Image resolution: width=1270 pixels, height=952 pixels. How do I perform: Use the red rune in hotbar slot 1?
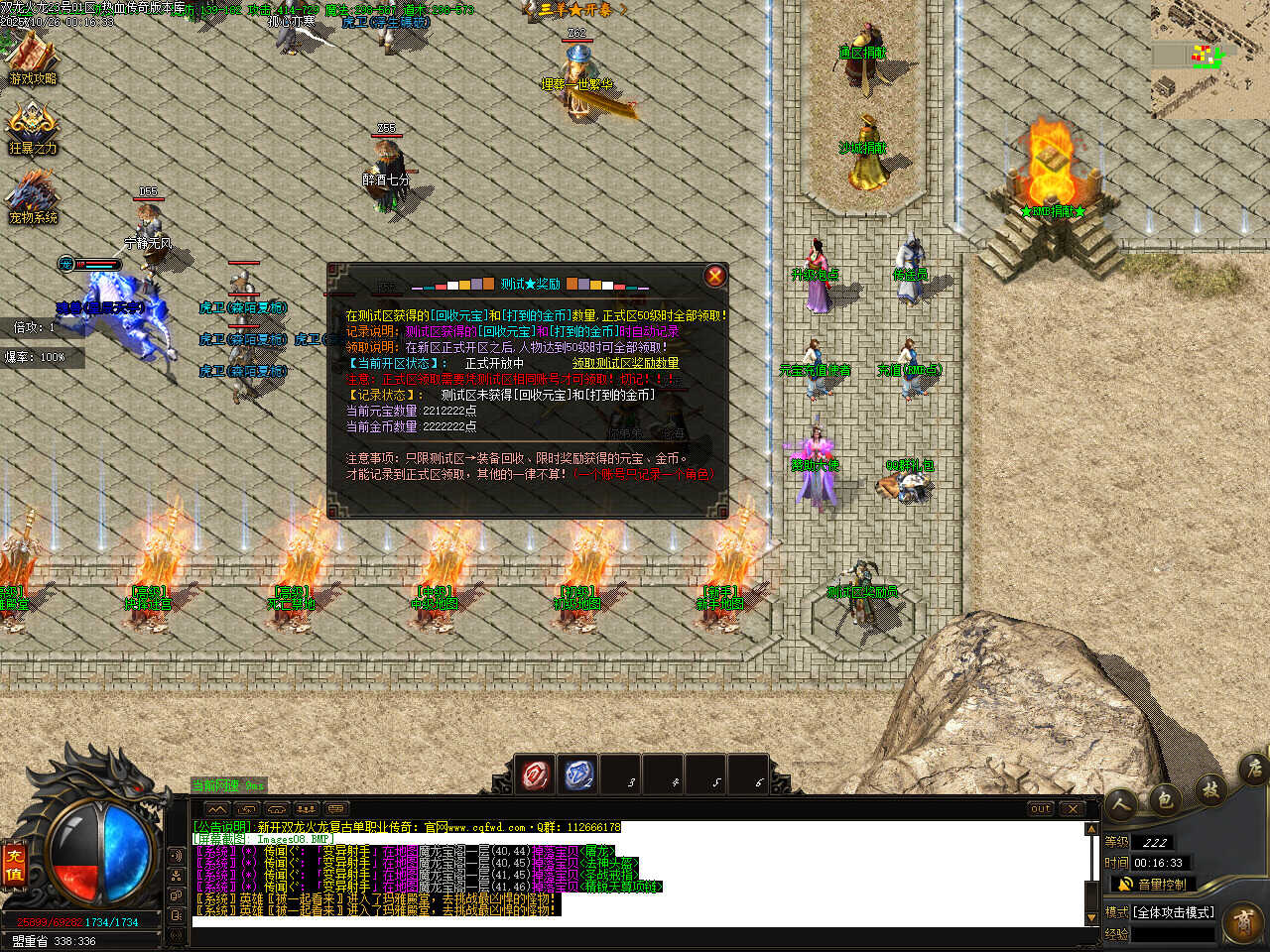[537, 774]
